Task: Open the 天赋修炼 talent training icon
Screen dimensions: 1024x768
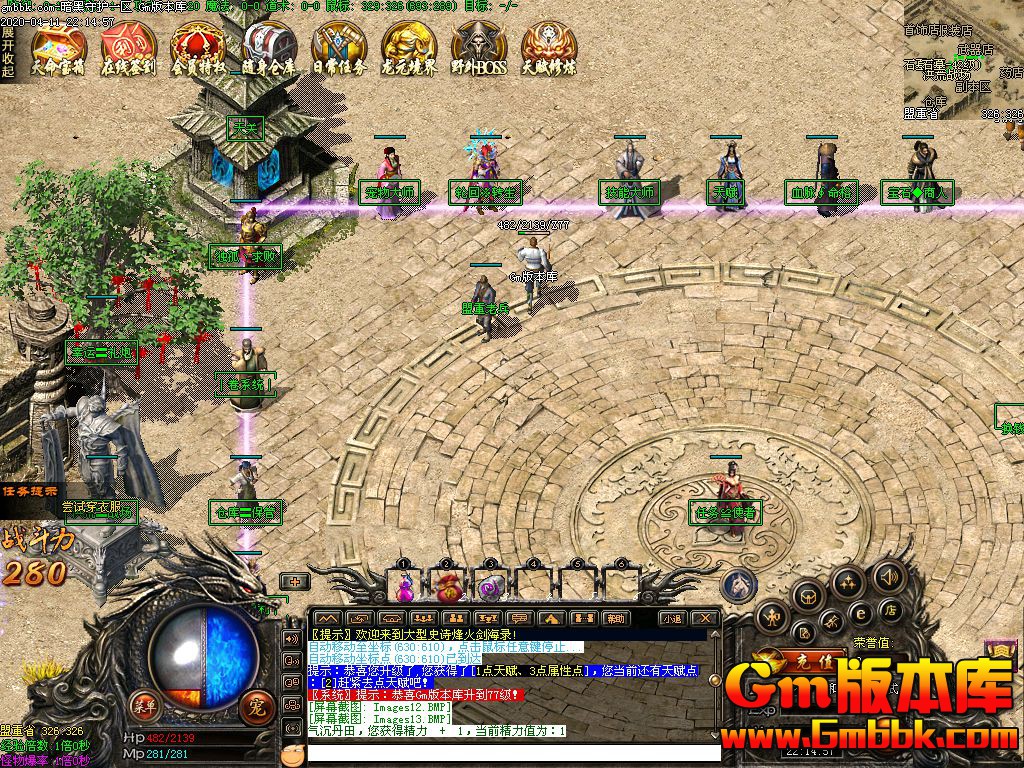Action: pos(548,48)
